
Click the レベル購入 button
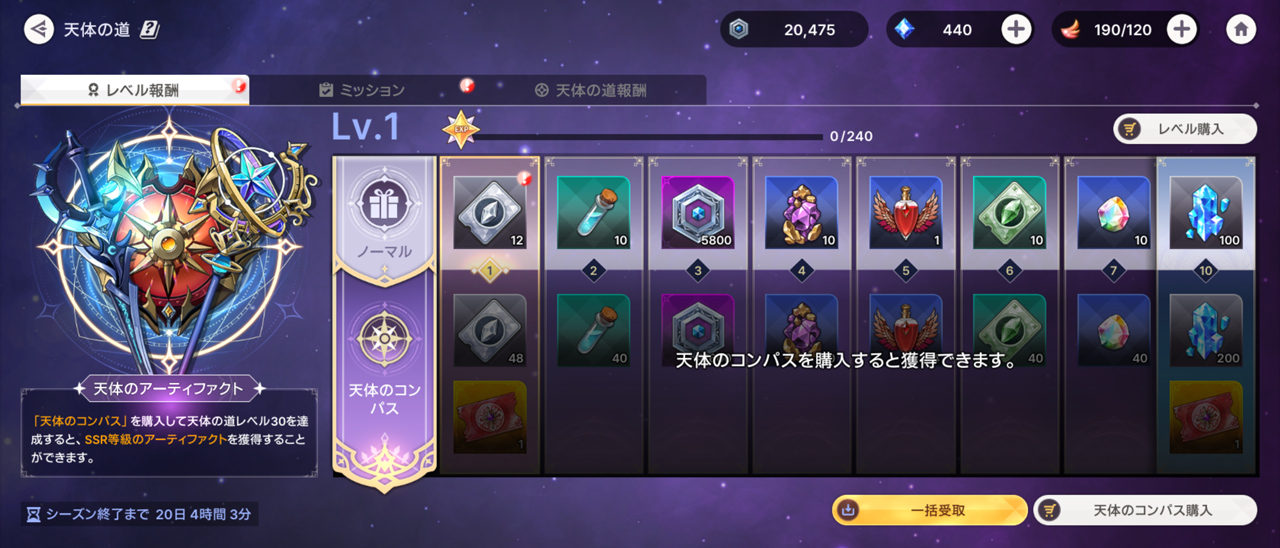pos(1185,129)
